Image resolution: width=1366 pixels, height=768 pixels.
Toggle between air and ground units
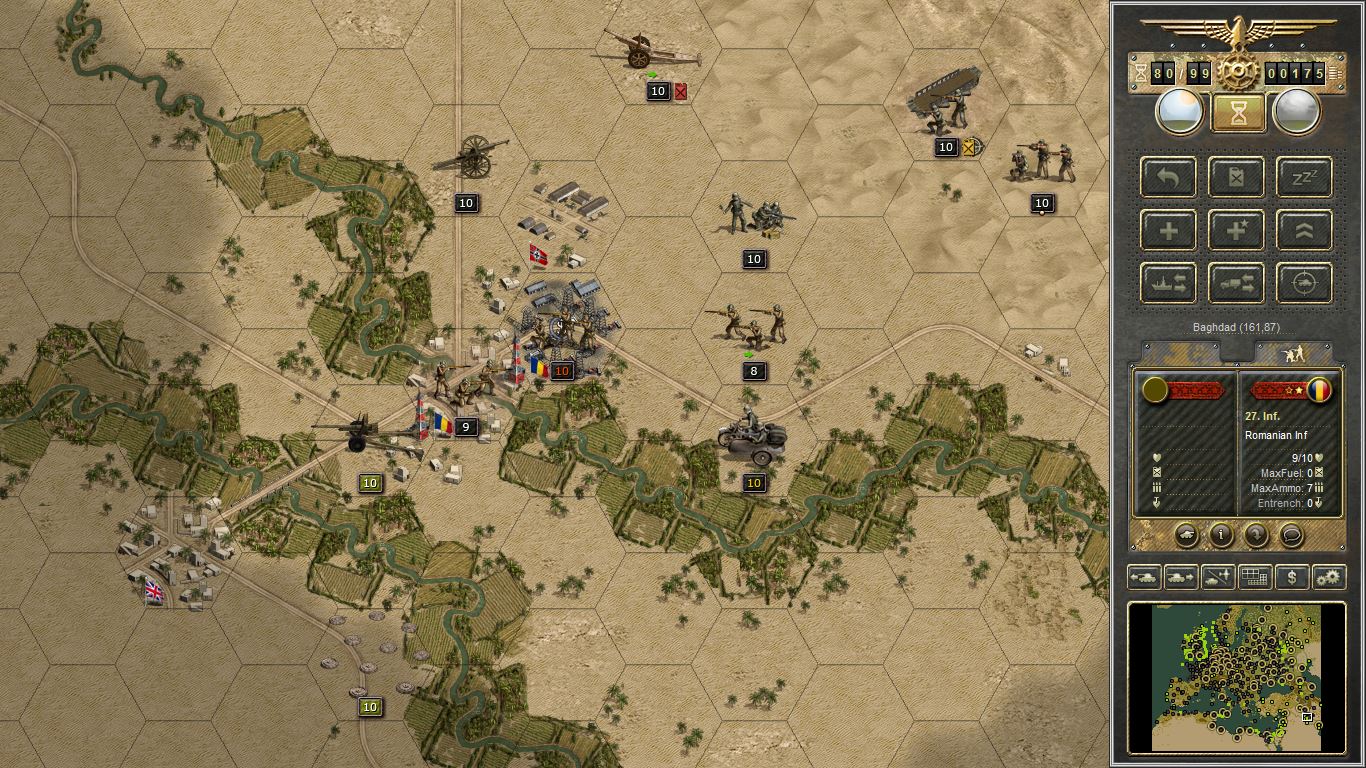pyautogui.click(x=1216, y=577)
